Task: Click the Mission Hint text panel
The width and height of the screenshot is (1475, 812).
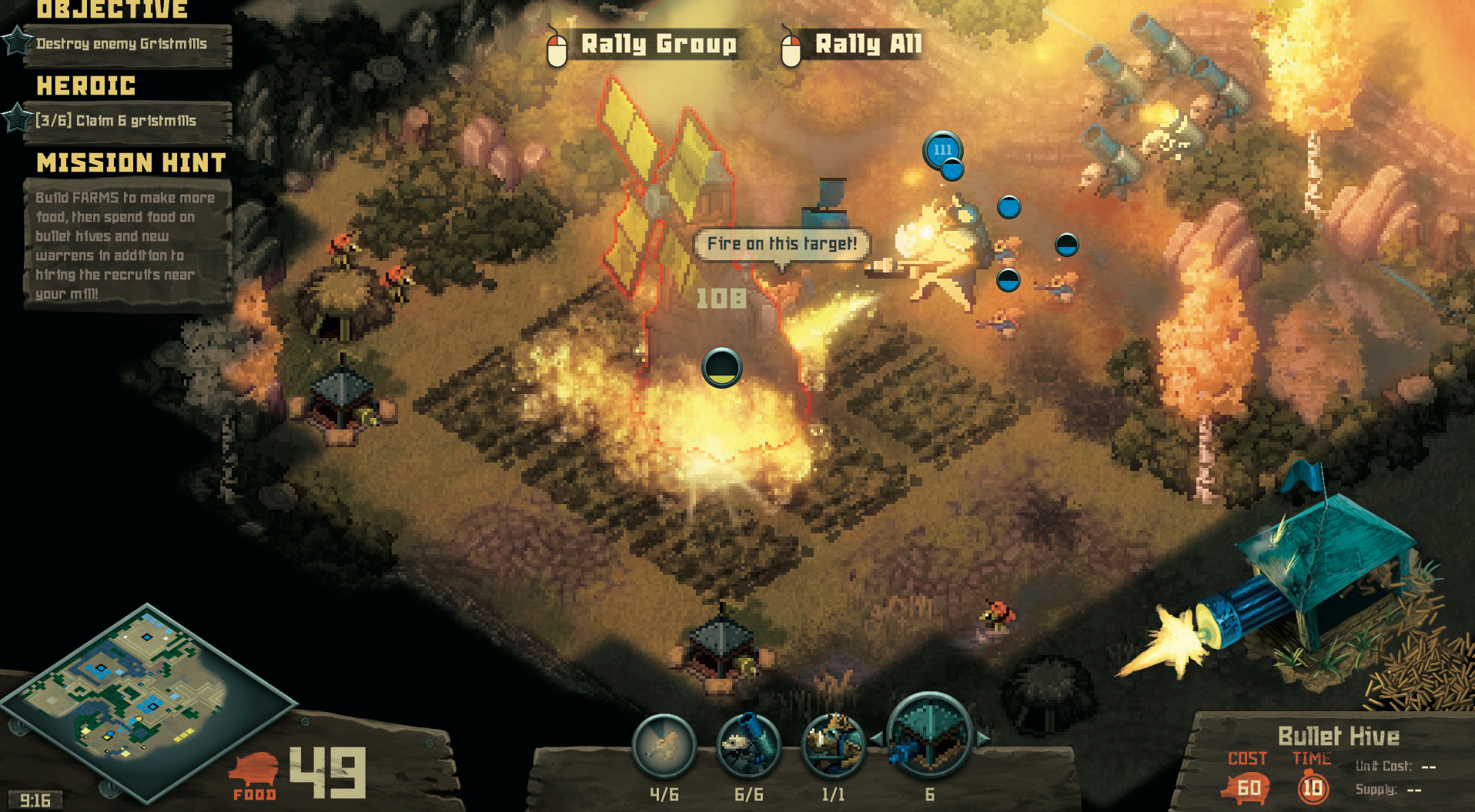Action: click(x=125, y=245)
